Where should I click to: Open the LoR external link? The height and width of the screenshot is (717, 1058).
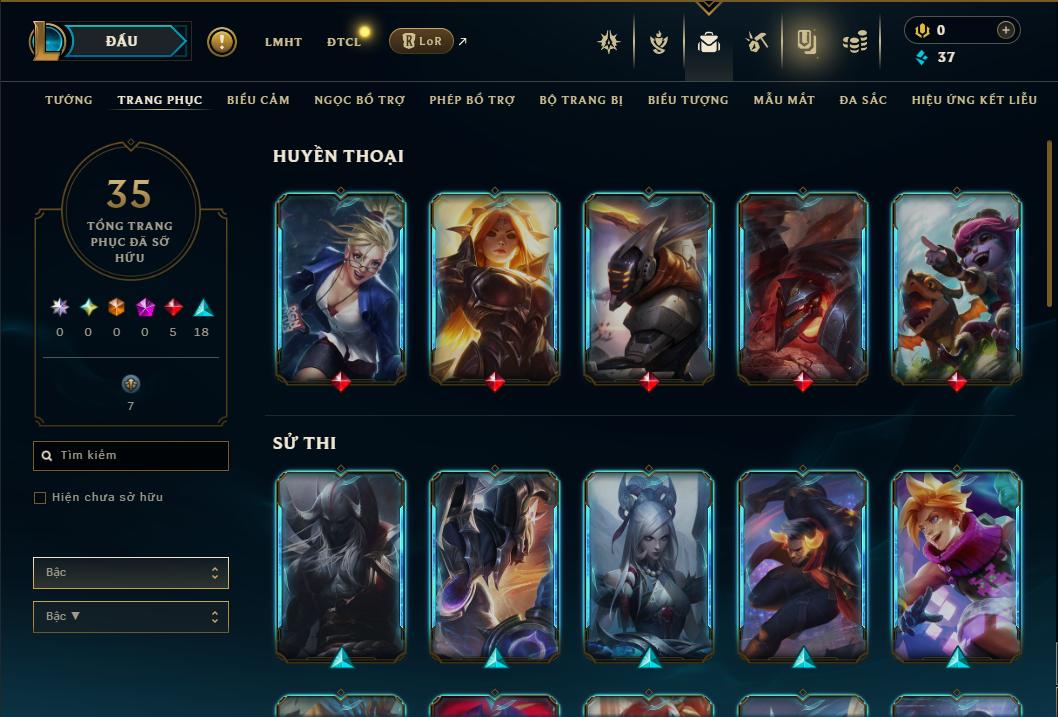(421, 41)
